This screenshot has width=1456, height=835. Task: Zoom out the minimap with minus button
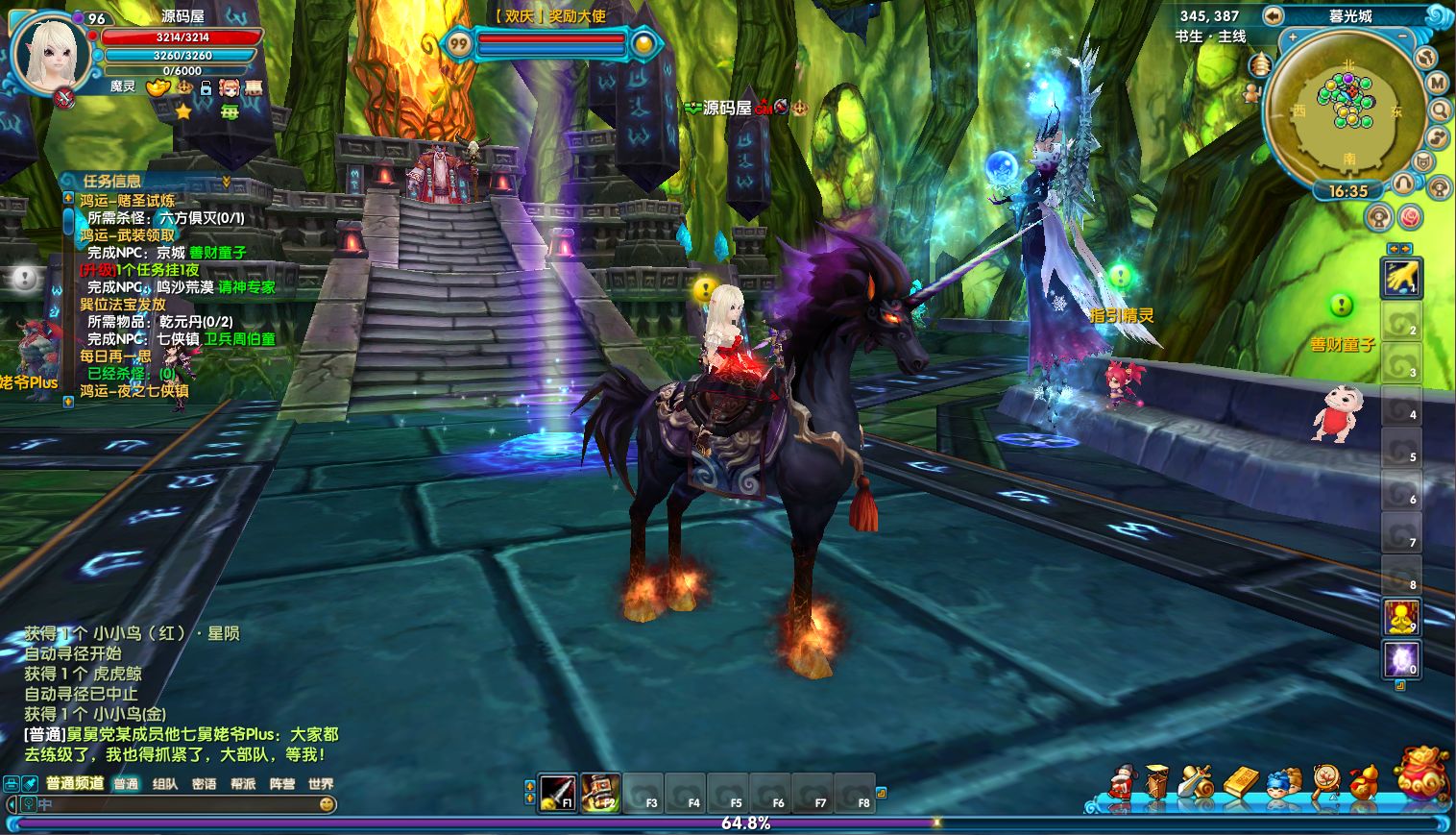[x=1403, y=36]
